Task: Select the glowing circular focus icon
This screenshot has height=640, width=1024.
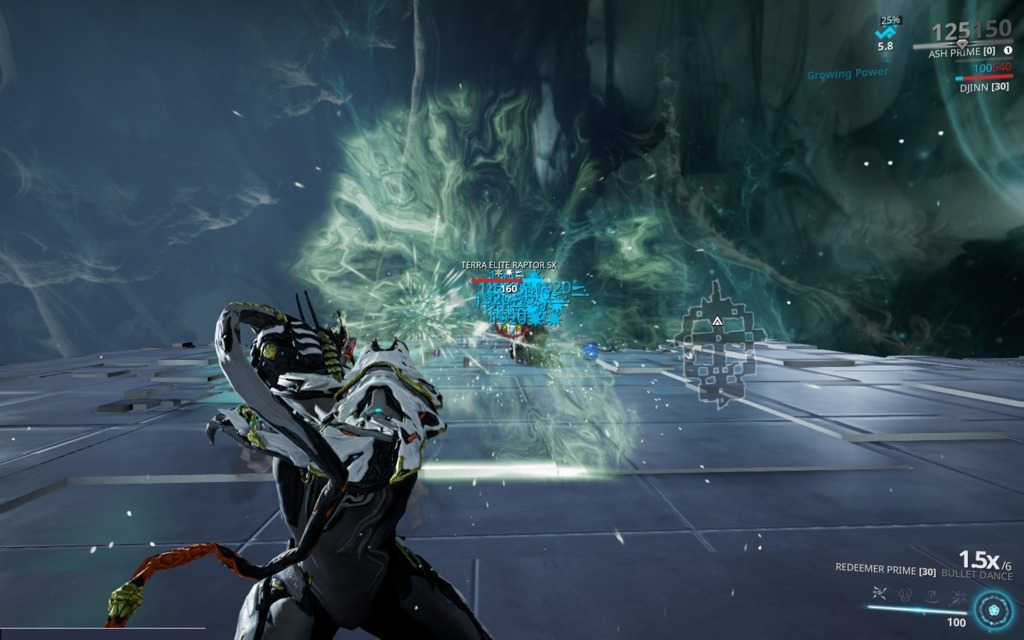Action: 994,609
